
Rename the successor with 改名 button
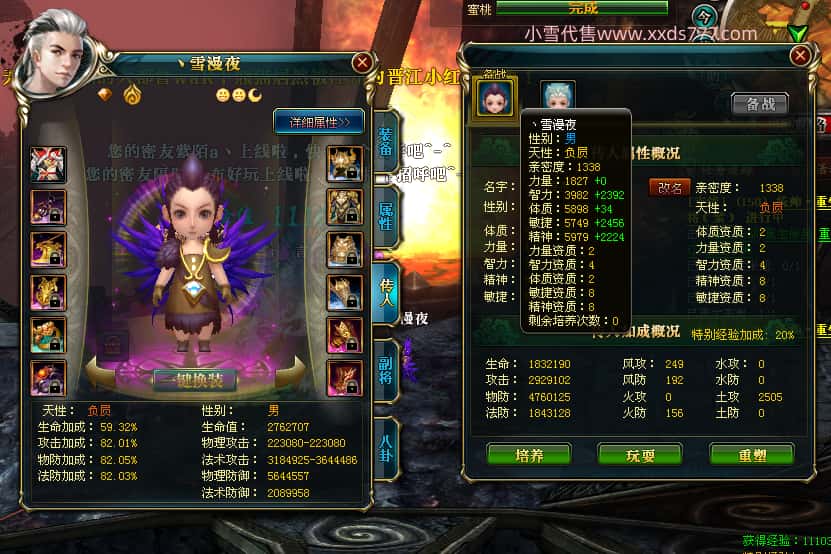(x=669, y=187)
